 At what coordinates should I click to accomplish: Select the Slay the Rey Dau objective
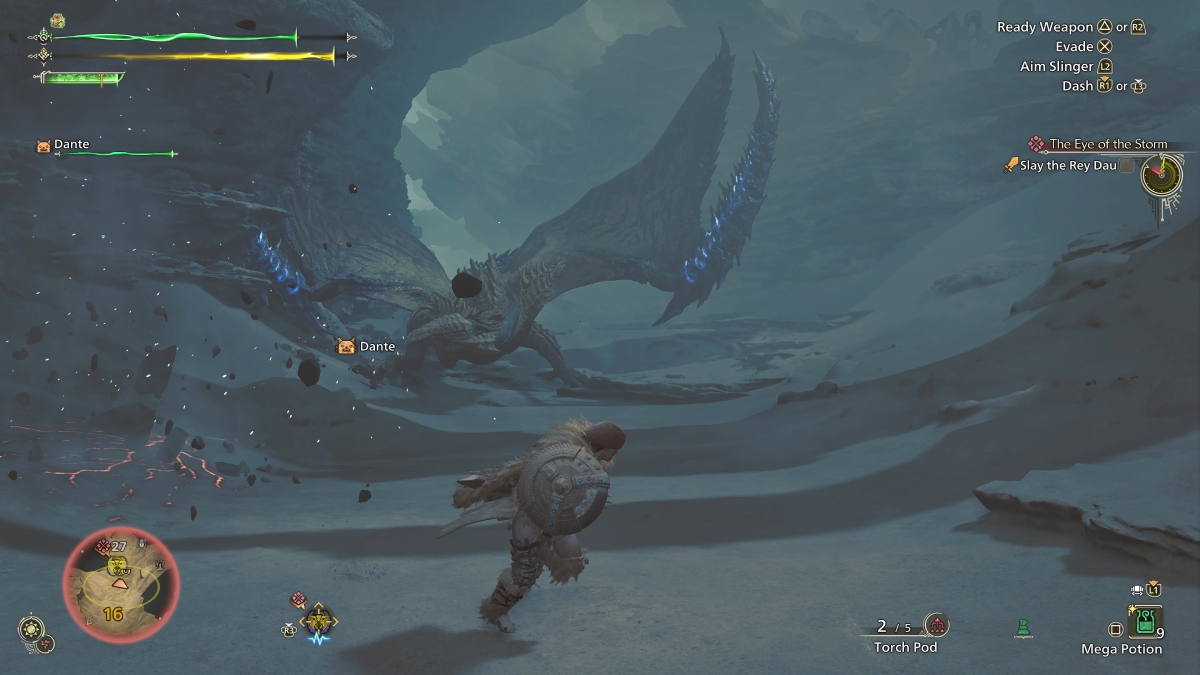tap(1067, 165)
